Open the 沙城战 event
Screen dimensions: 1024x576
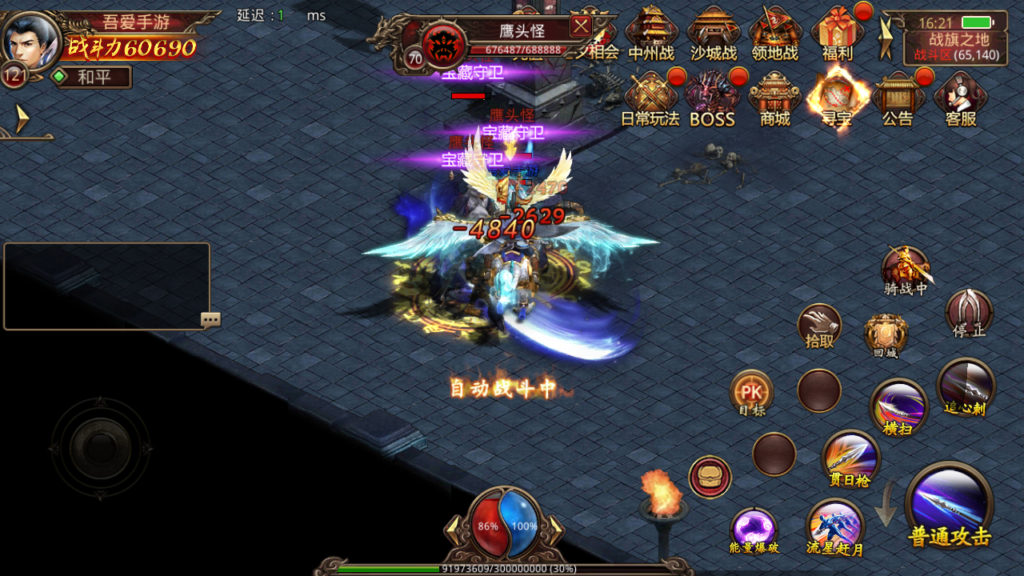713,32
